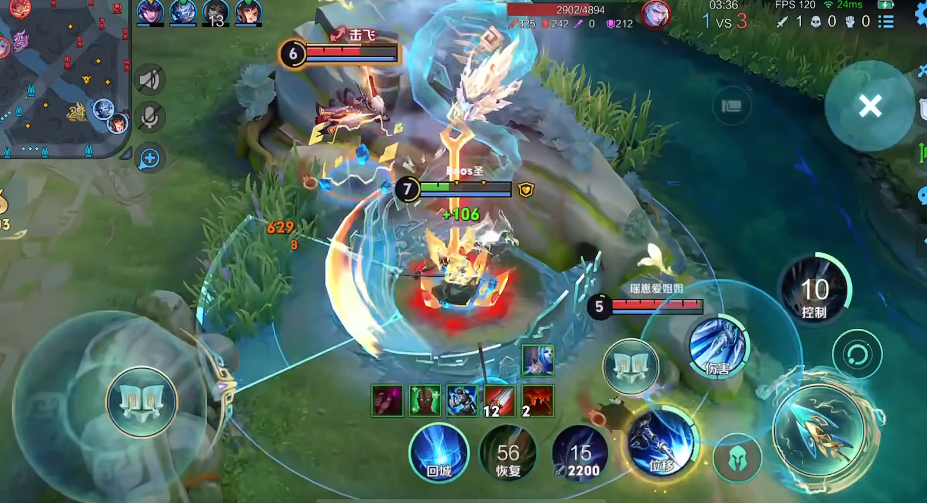Tap the blue-haired hero portrait above items

[x=537, y=361]
